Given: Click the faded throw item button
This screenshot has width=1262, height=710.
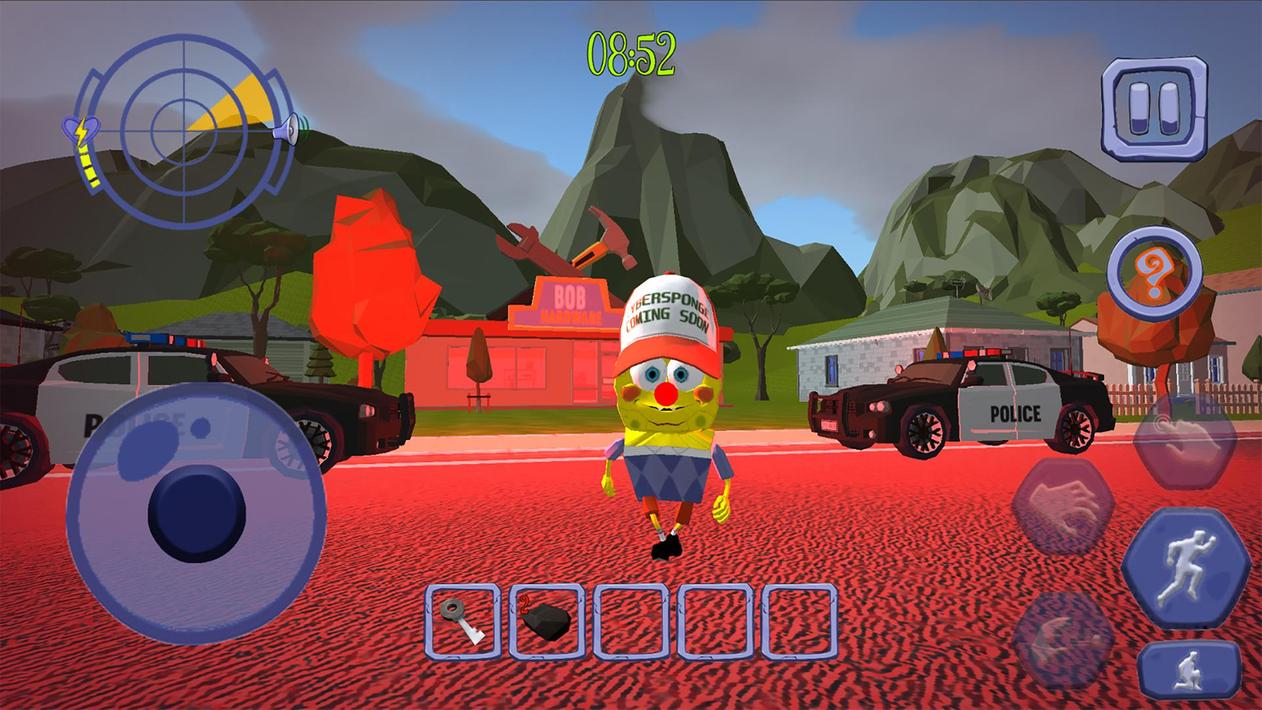Looking at the screenshot, I should click(x=1063, y=639).
